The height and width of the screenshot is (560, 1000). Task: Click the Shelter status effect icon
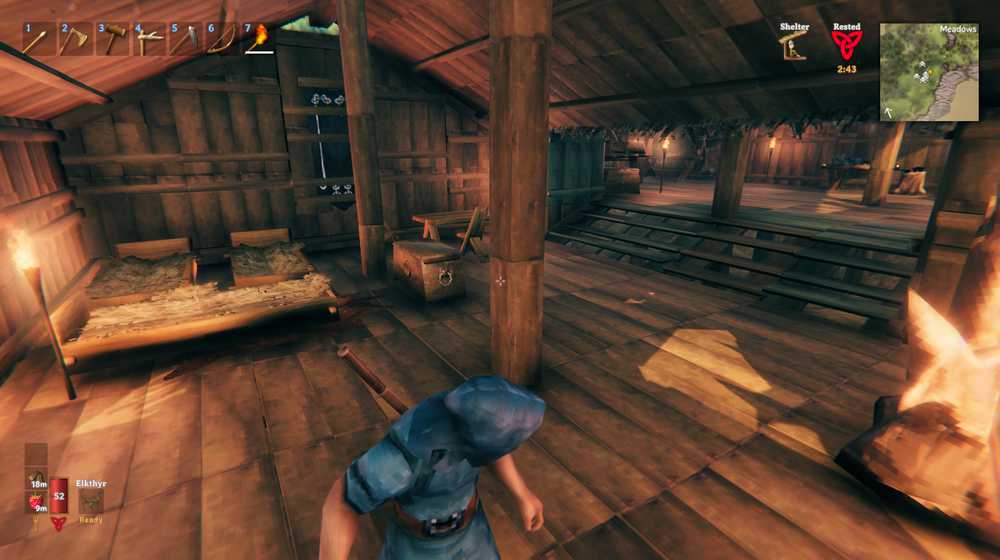[x=794, y=46]
